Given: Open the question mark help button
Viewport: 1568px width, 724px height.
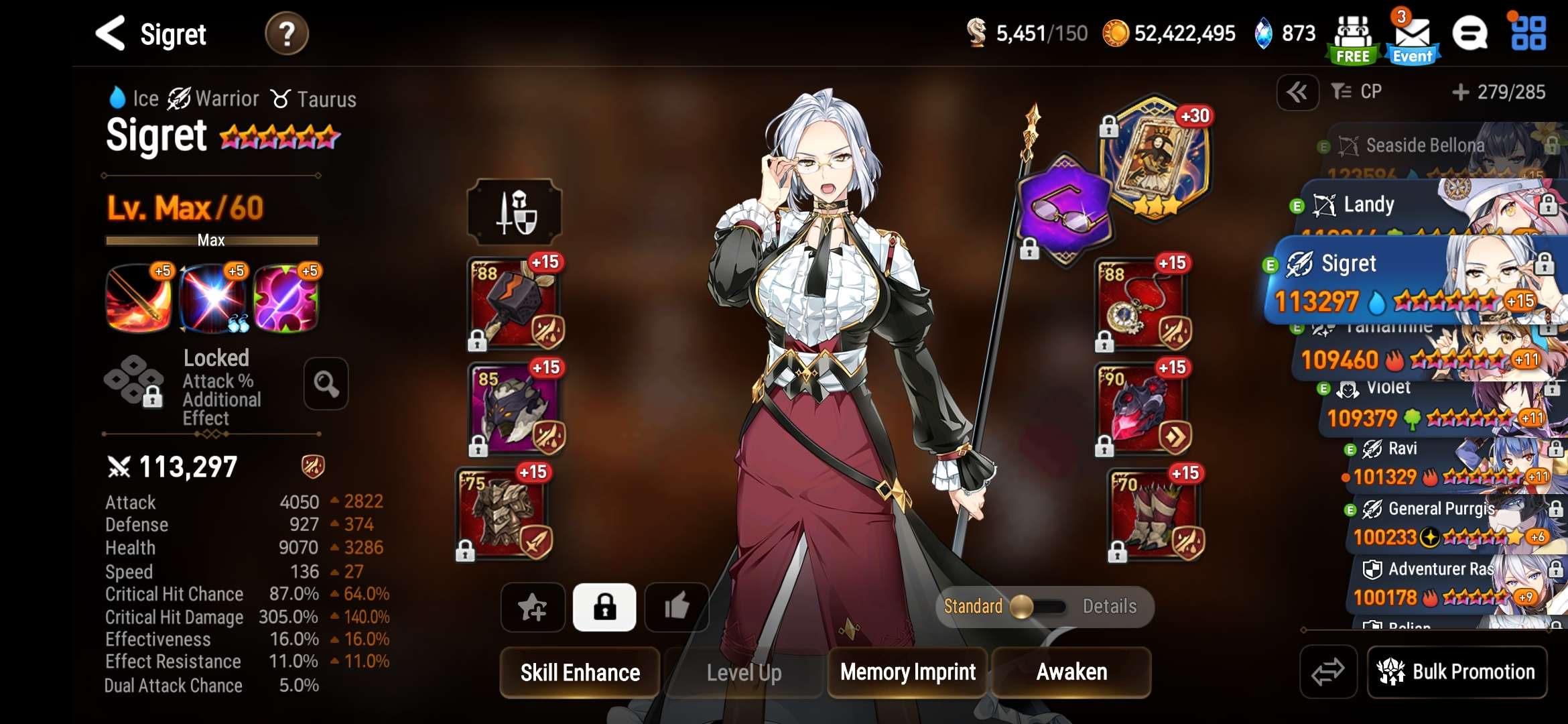Looking at the screenshot, I should (x=287, y=34).
